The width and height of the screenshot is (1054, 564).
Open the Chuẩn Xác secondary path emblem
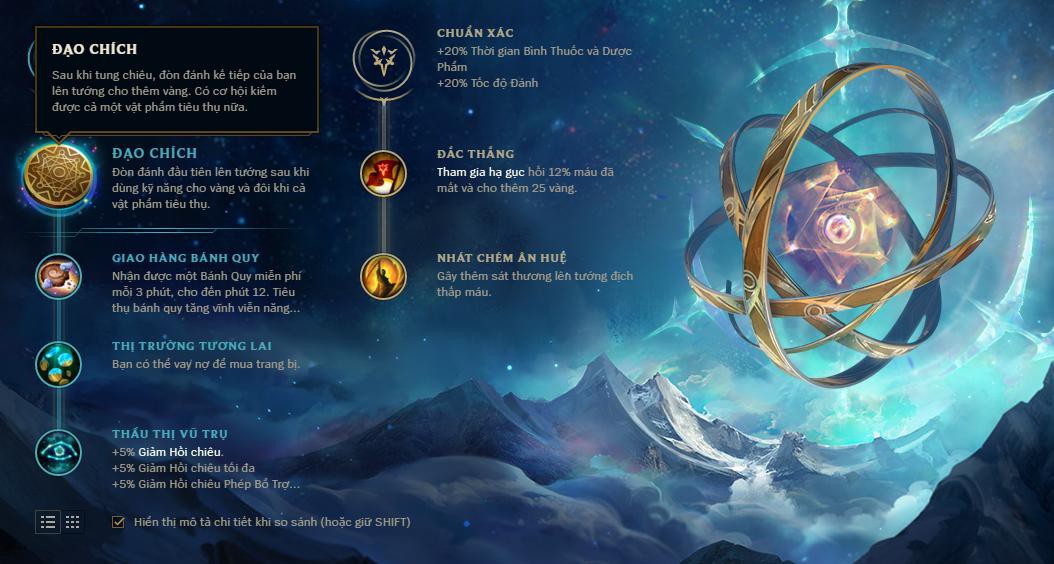click(x=383, y=59)
